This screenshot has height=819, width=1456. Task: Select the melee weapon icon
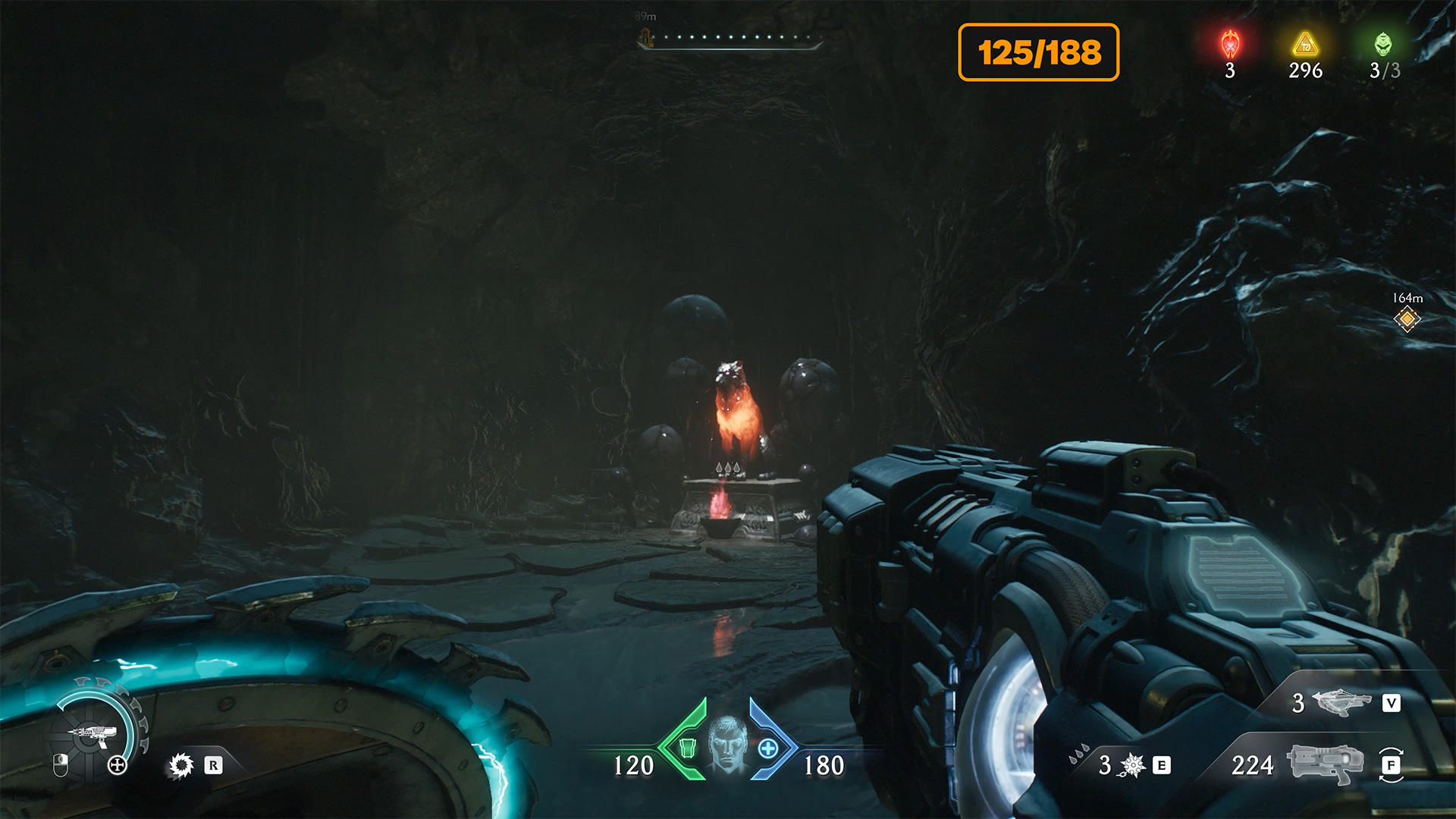point(1341,703)
